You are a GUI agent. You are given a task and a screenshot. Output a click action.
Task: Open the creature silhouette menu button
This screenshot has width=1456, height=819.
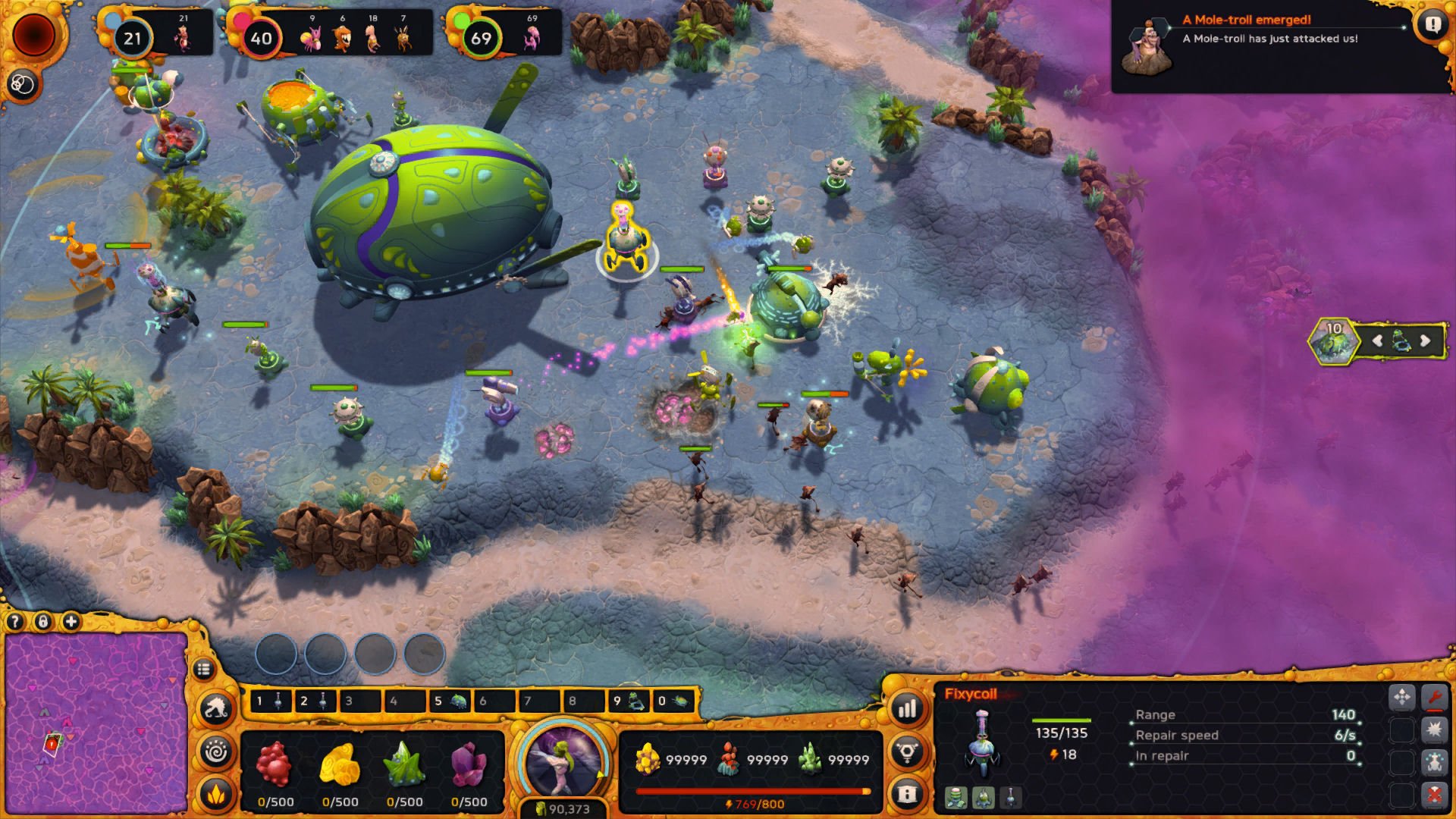click(x=216, y=709)
